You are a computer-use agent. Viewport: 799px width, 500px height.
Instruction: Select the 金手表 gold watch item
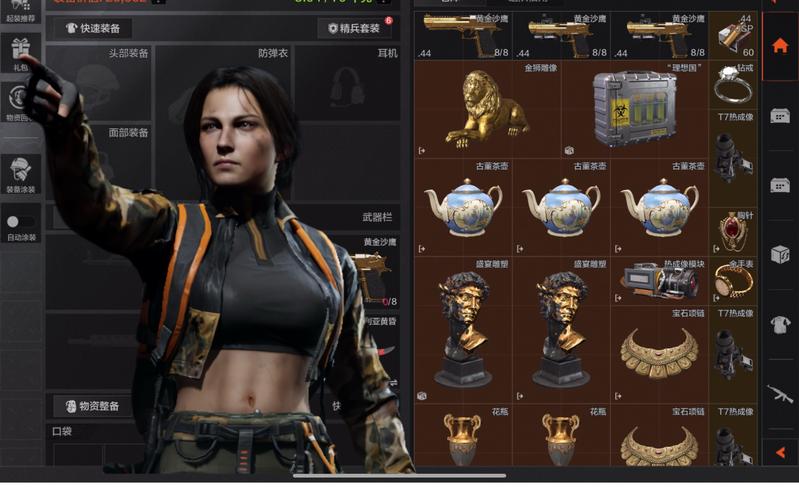pyautogui.click(x=733, y=281)
